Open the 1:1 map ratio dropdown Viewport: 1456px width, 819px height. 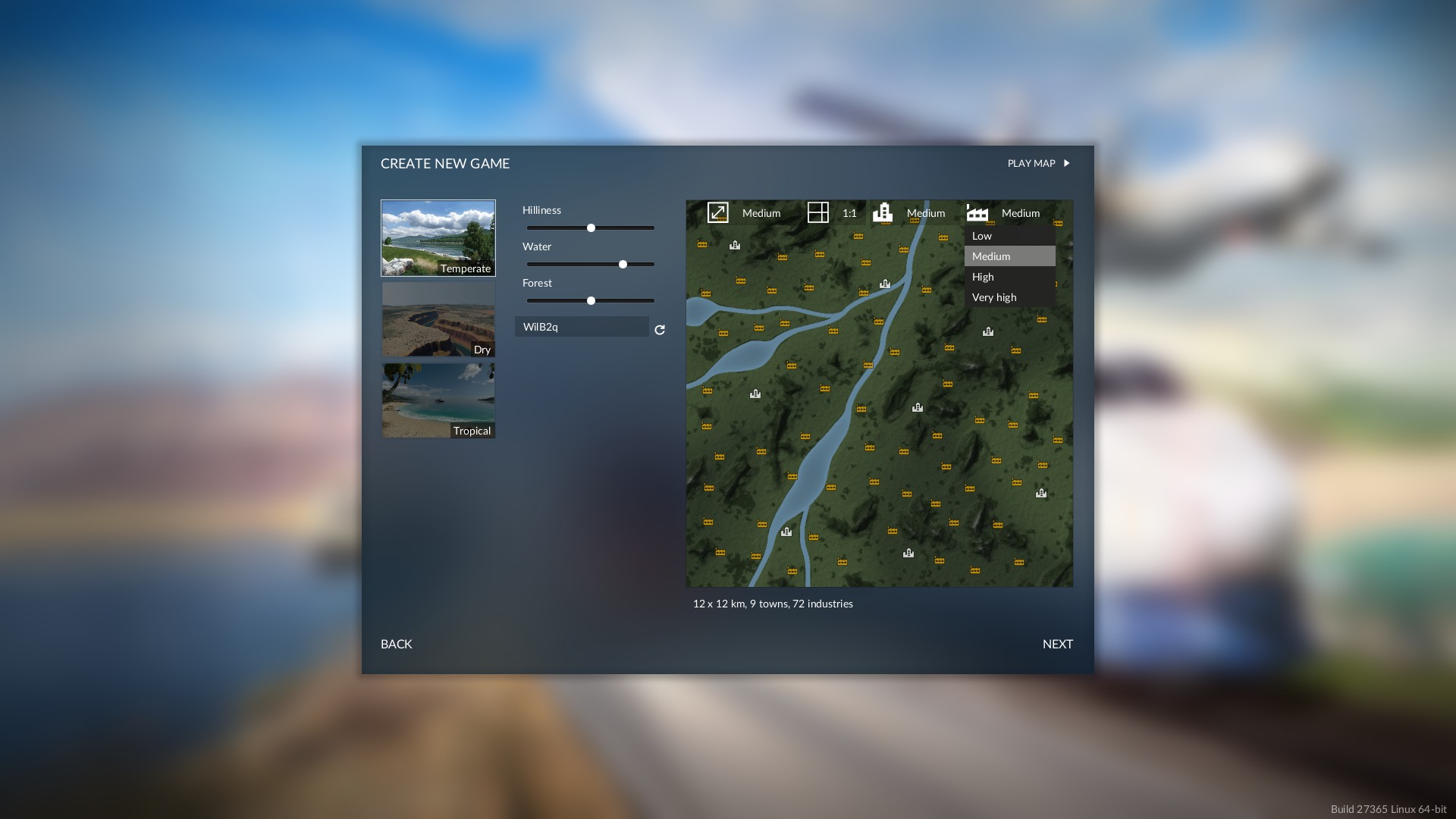[833, 213]
